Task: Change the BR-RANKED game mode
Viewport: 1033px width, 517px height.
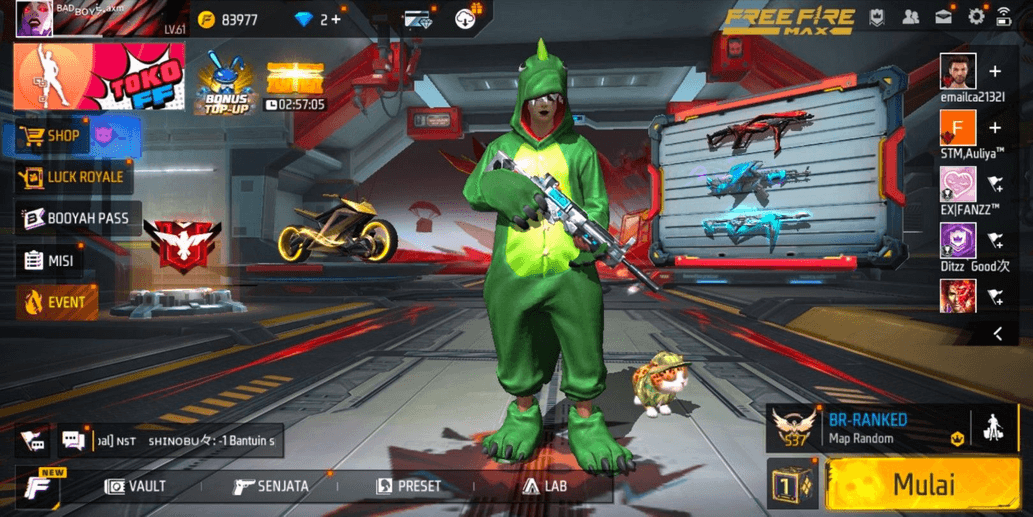Action: [866, 428]
